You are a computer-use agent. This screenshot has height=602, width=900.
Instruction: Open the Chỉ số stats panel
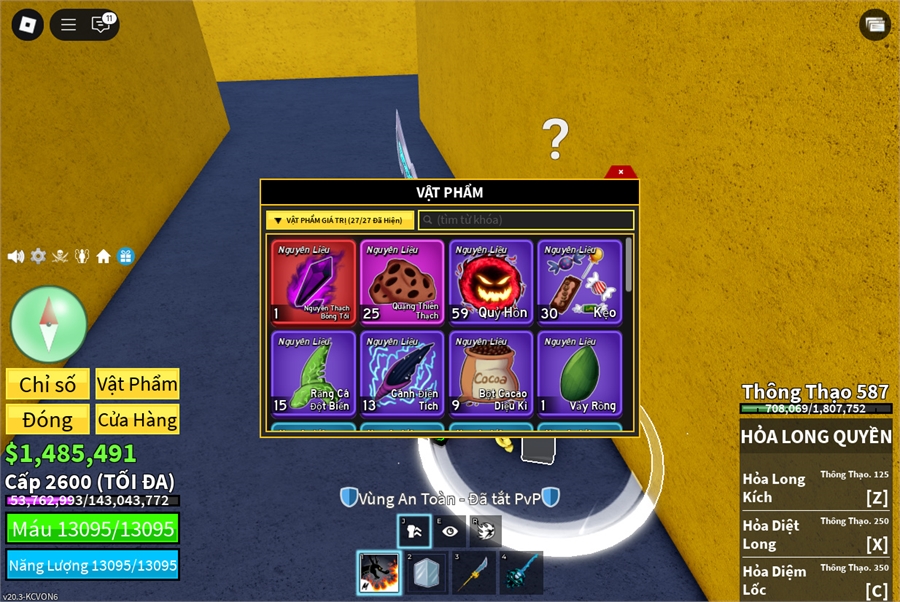click(x=48, y=384)
